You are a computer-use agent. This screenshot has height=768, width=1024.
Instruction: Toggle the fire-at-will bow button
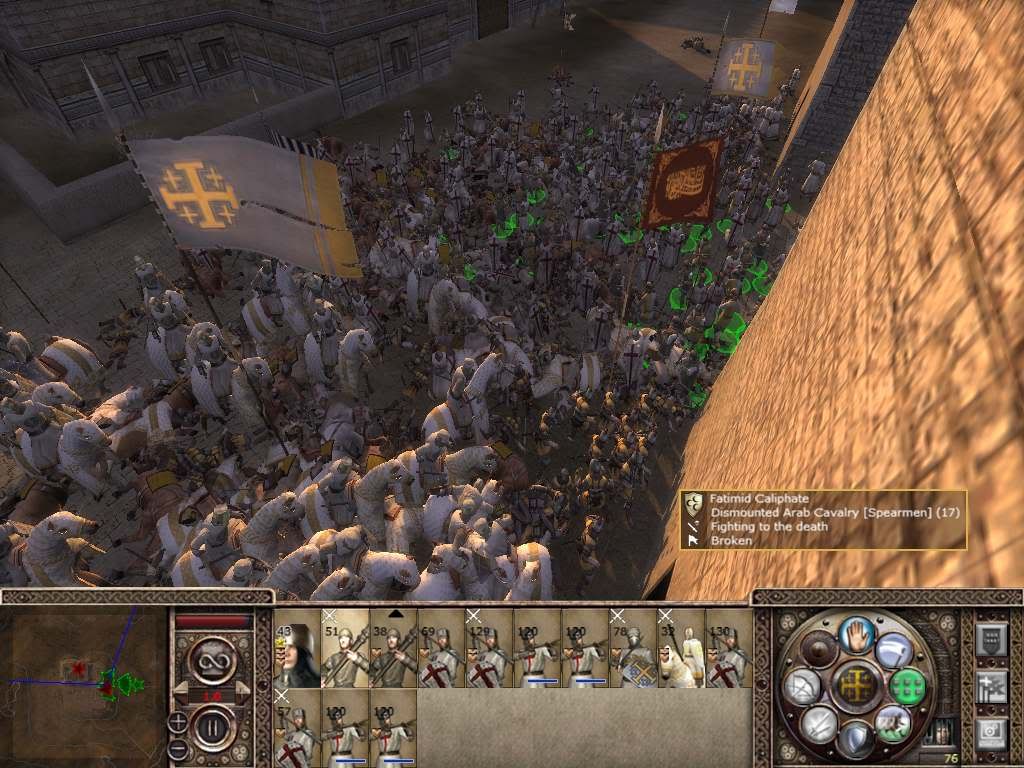click(x=803, y=686)
